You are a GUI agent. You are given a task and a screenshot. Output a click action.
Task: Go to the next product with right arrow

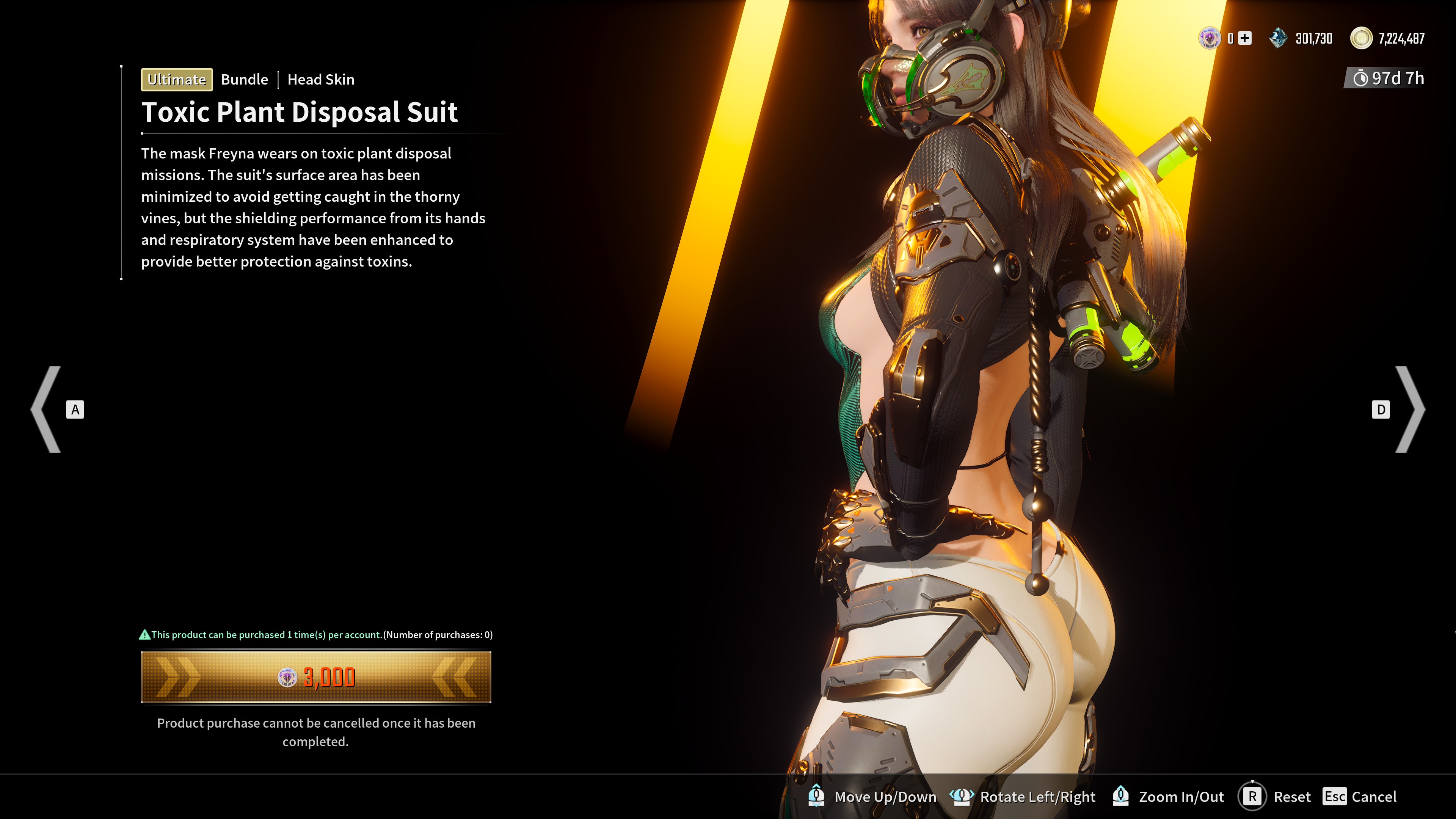coord(1410,409)
